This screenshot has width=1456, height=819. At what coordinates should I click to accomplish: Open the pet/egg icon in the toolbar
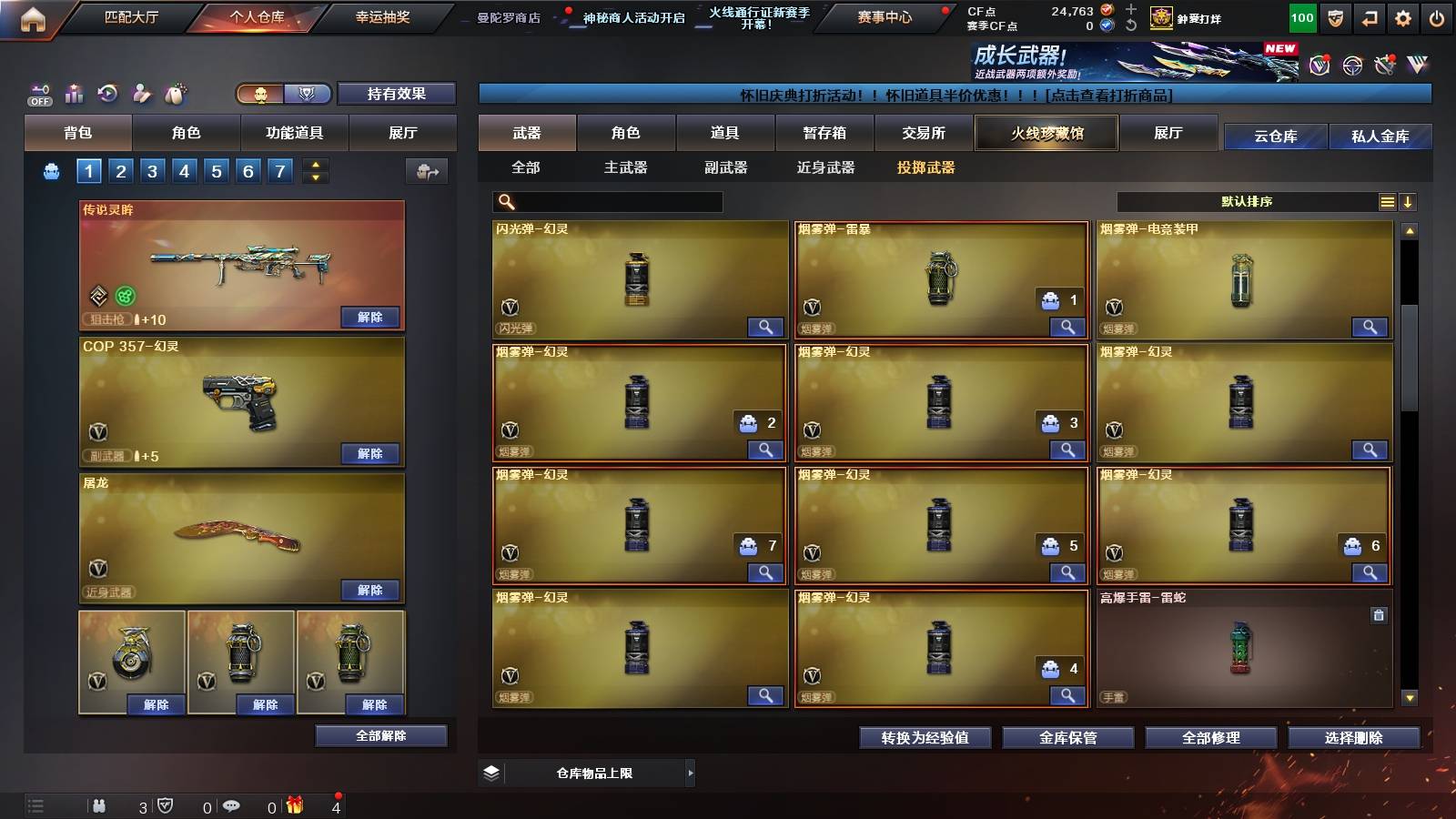tap(176, 93)
